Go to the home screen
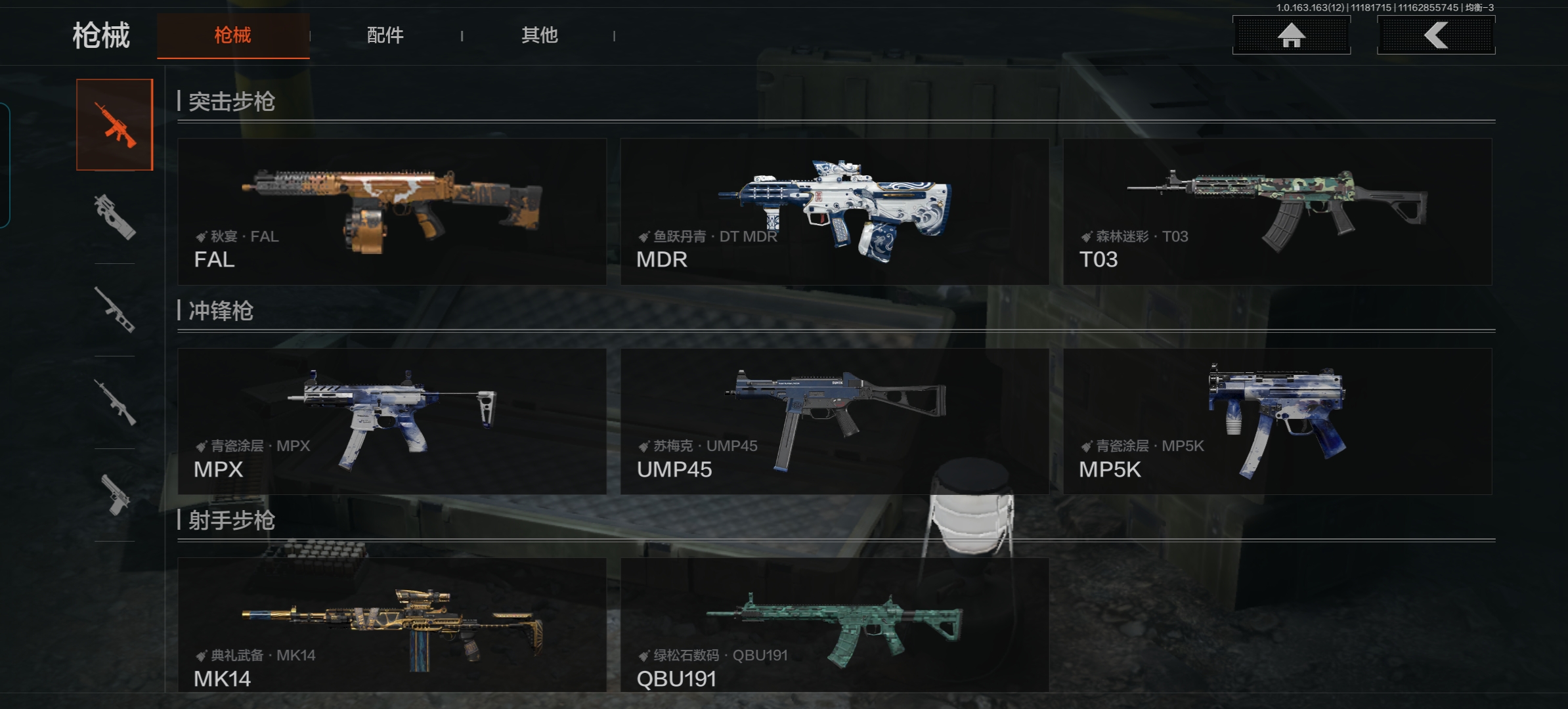Image resolution: width=1568 pixels, height=709 pixels. pos(1291,35)
